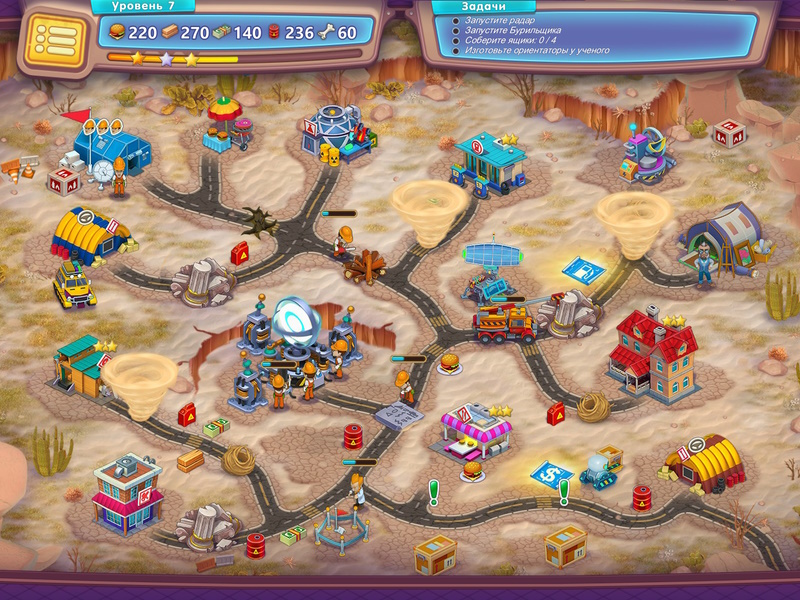Open the yellow list menu button
The image size is (800, 600).
tap(51, 39)
